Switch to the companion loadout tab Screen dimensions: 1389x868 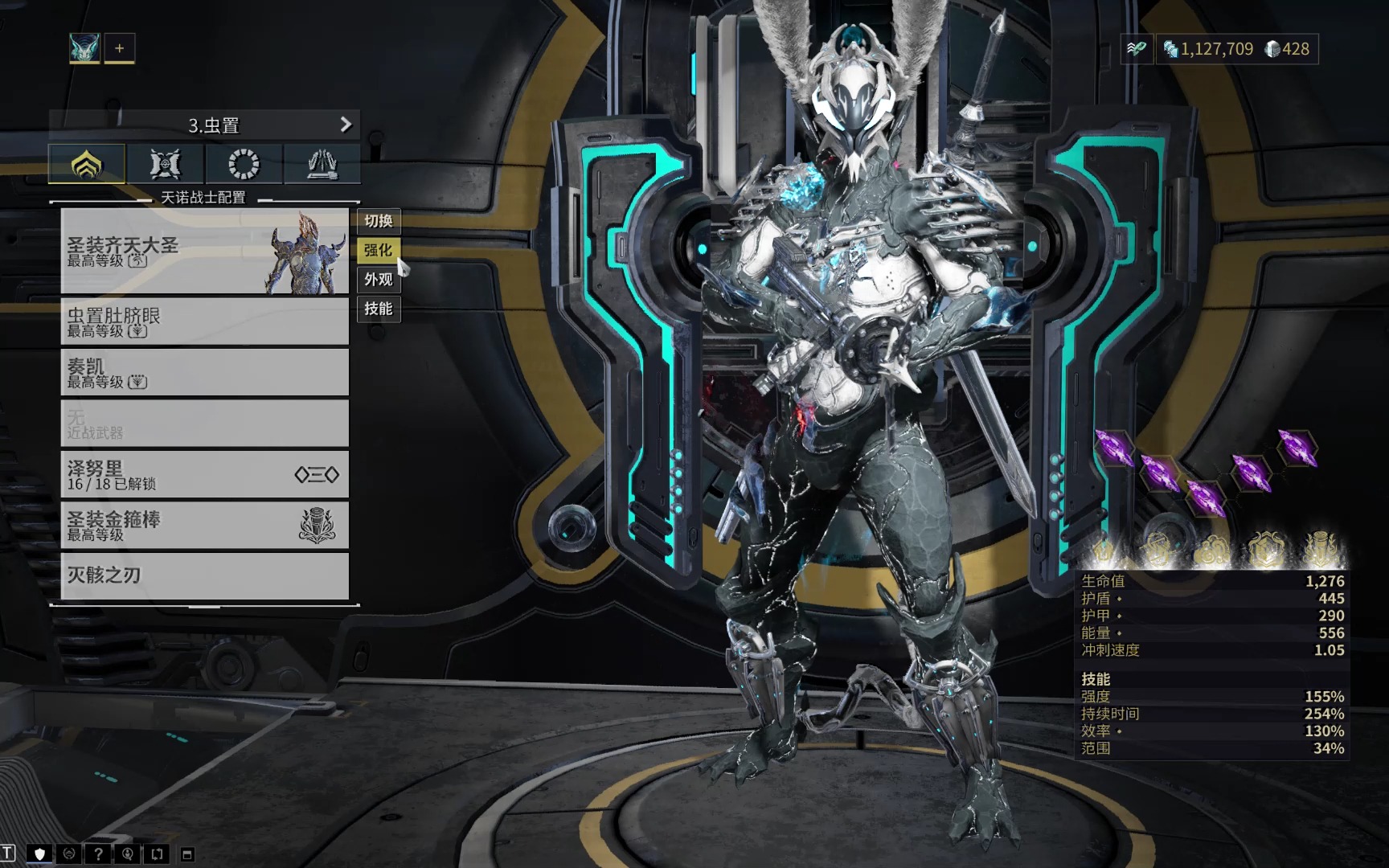166,164
